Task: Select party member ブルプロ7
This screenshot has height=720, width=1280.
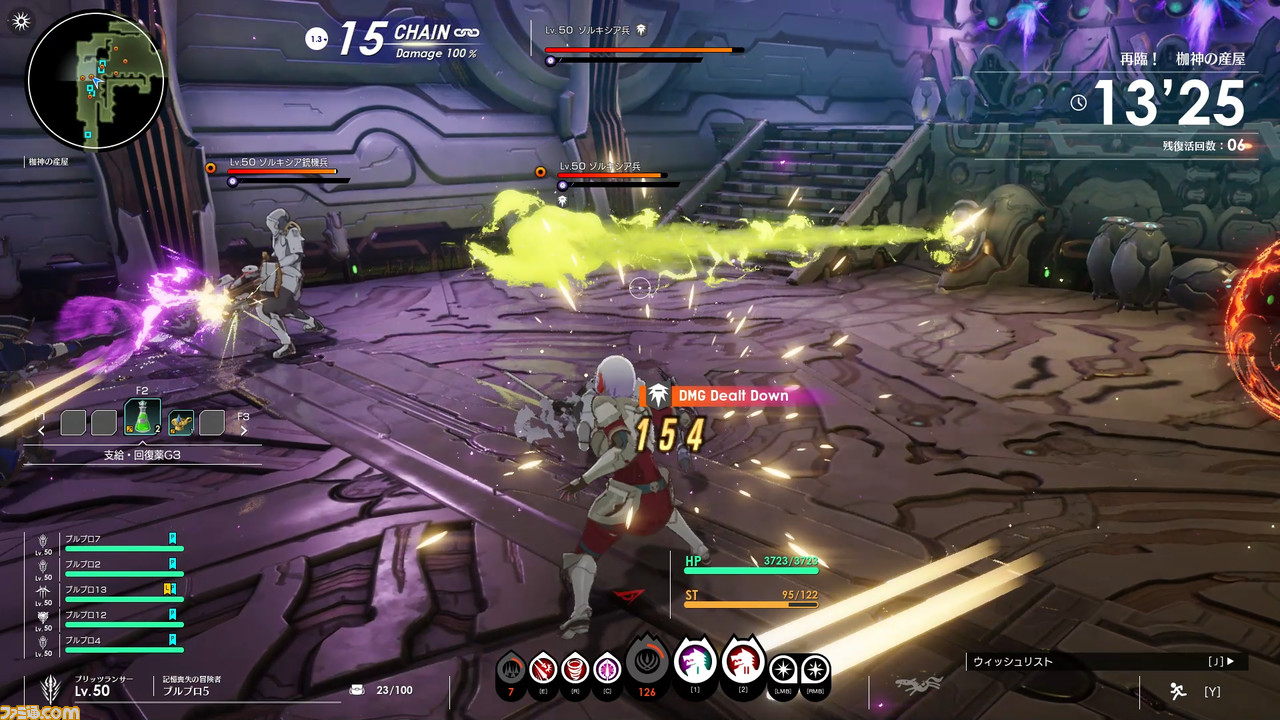Action: (110, 542)
